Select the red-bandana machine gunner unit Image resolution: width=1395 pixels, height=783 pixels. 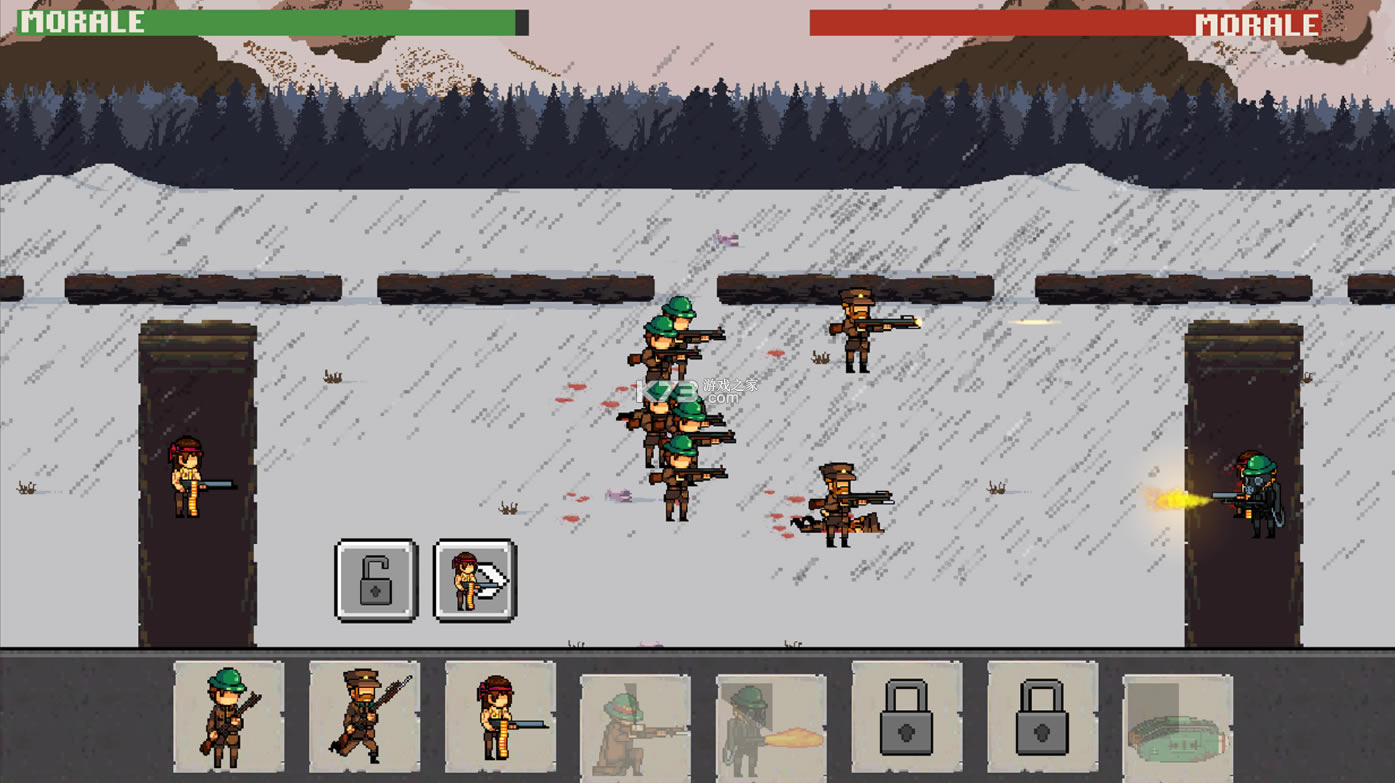click(x=500, y=716)
